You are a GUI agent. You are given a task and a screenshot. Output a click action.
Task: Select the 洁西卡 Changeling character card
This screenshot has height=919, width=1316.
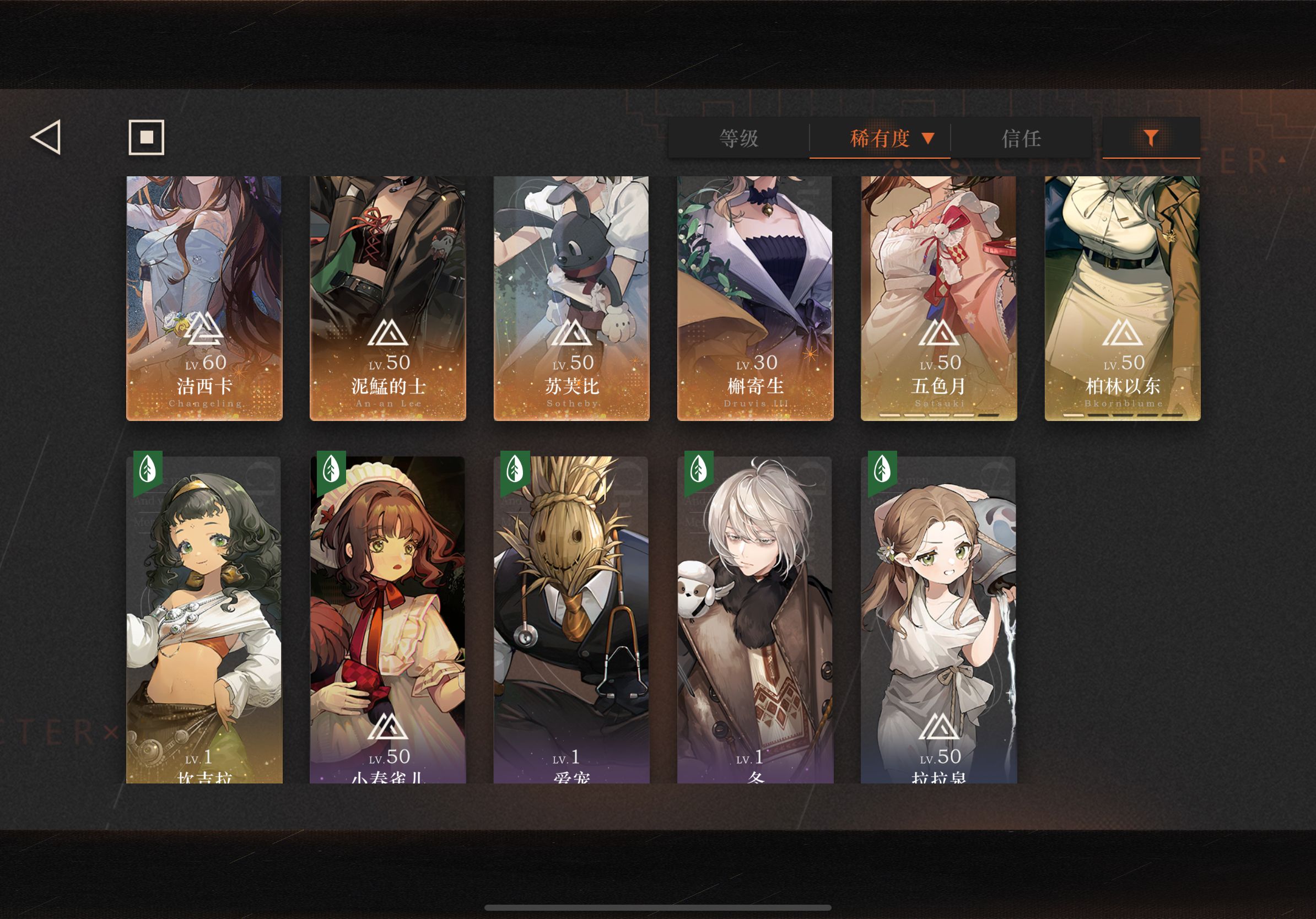coord(204,298)
